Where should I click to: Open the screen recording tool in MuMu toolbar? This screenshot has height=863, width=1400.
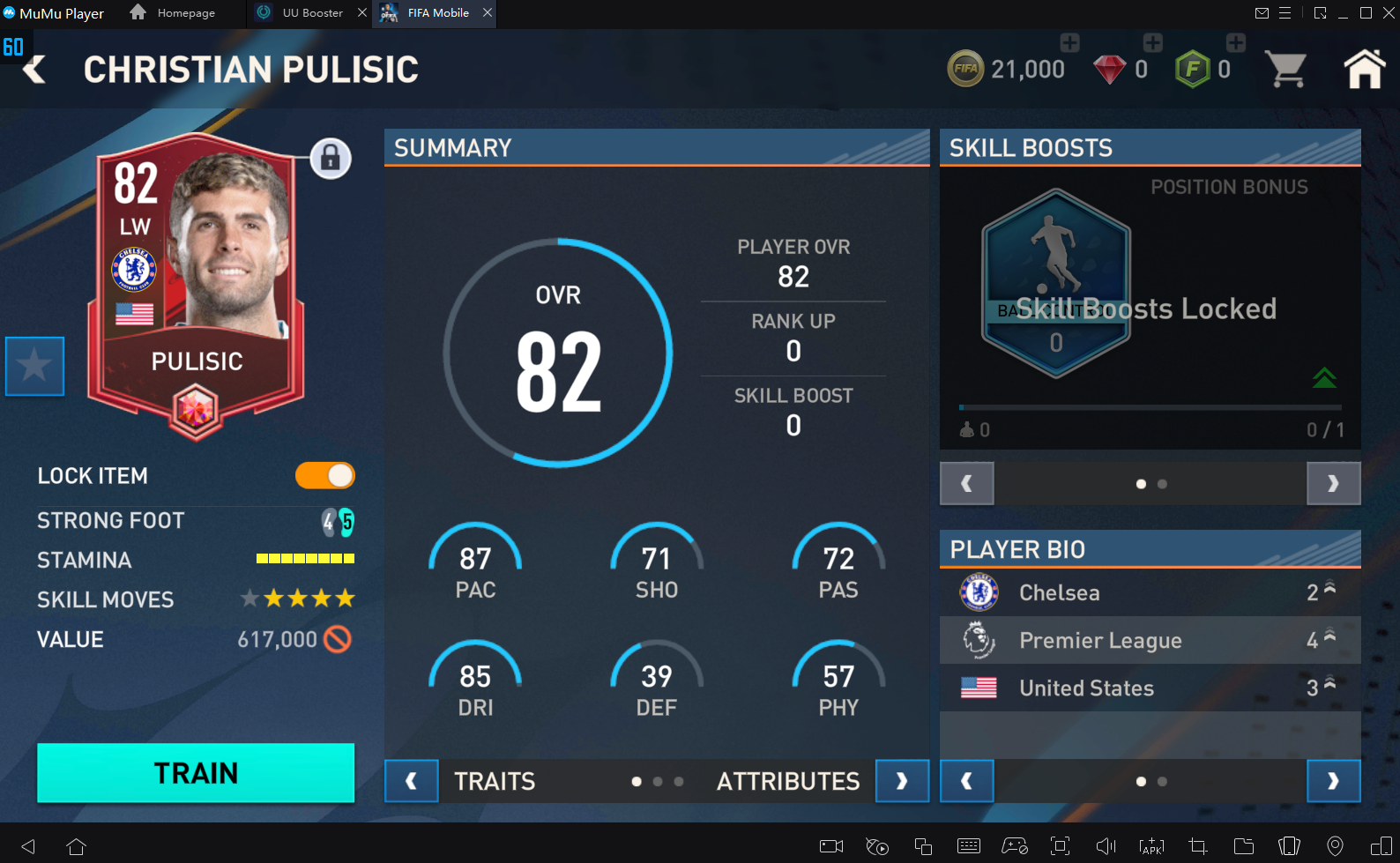point(830,846)
